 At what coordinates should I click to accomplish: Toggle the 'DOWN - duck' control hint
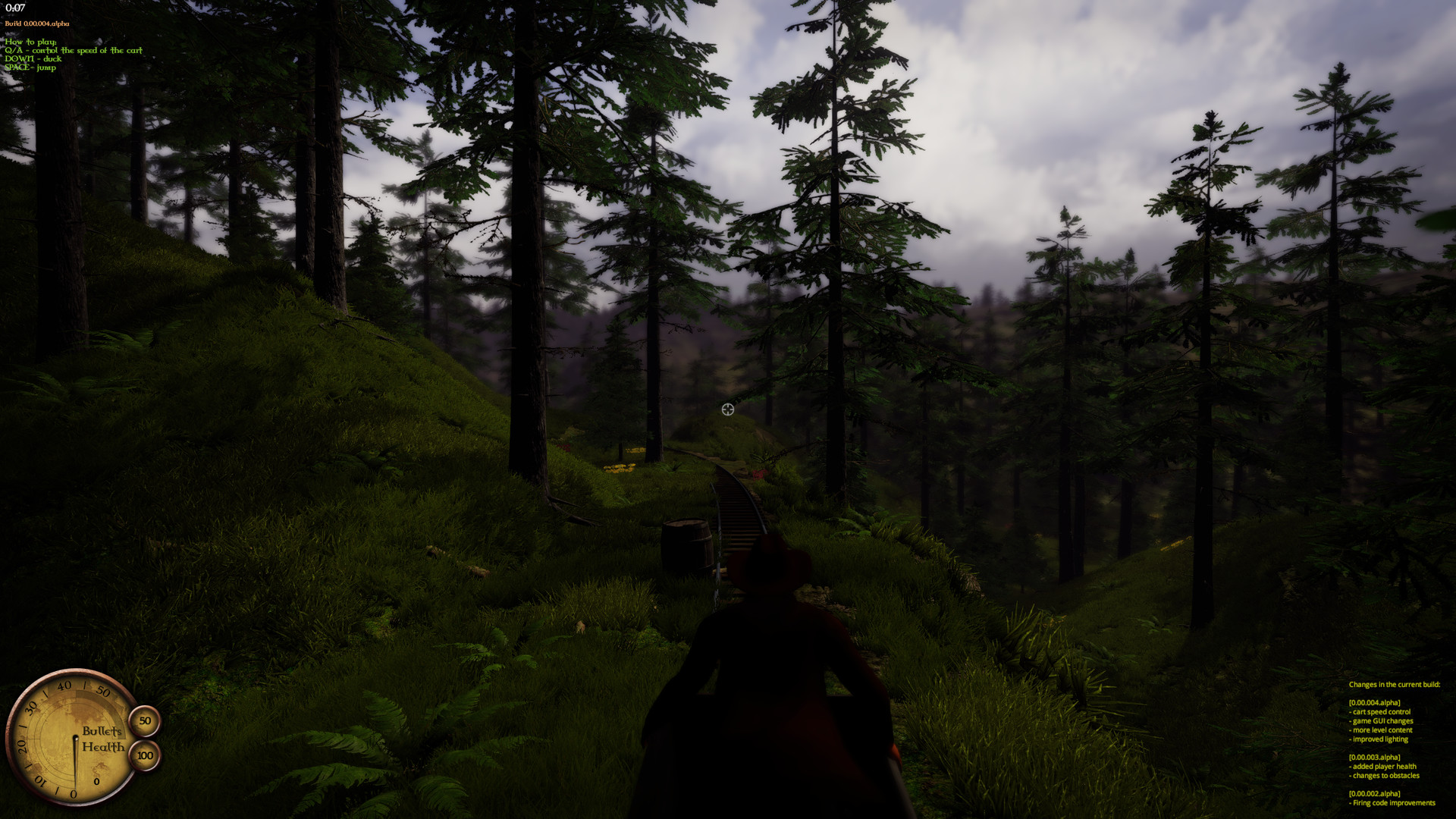[x=33, y=58]
